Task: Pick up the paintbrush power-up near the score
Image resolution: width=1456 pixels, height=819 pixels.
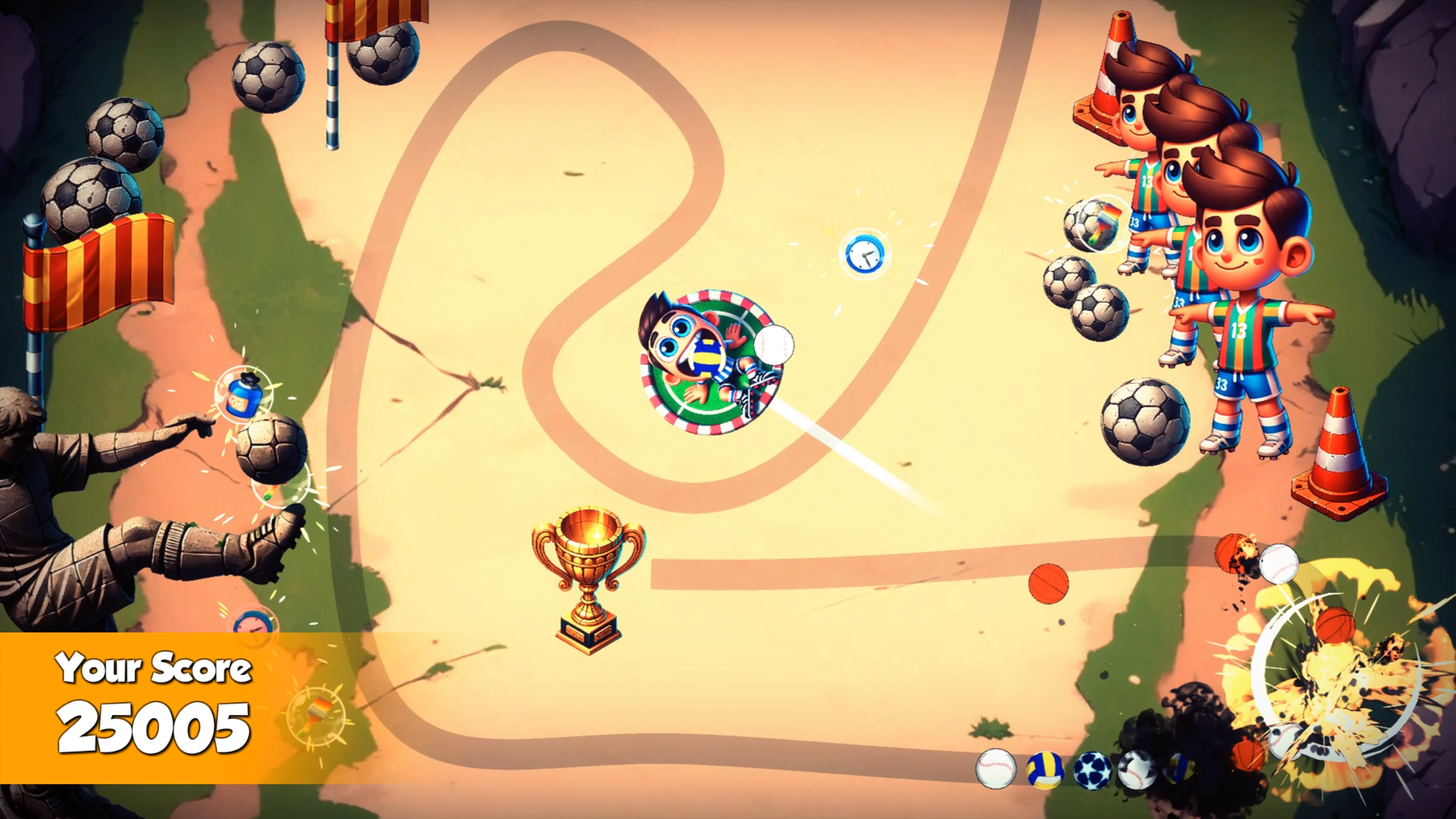Action: point(317,714)
